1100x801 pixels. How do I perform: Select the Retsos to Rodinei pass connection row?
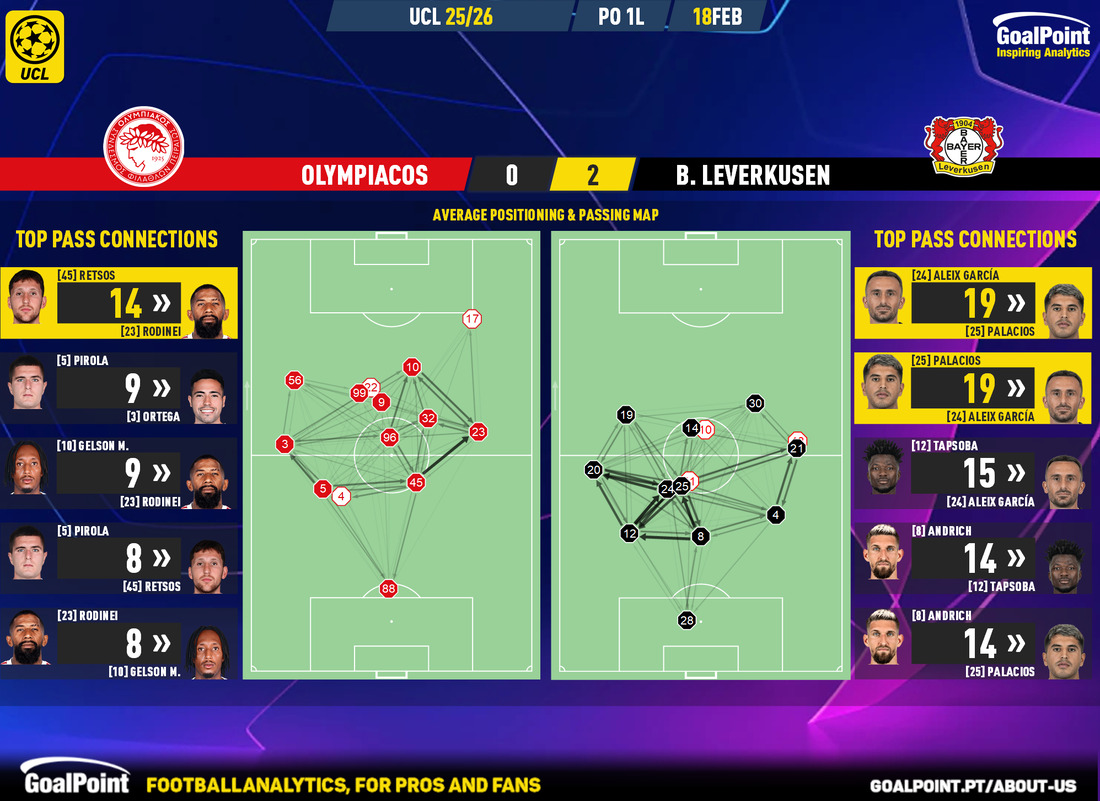[119, 303]
